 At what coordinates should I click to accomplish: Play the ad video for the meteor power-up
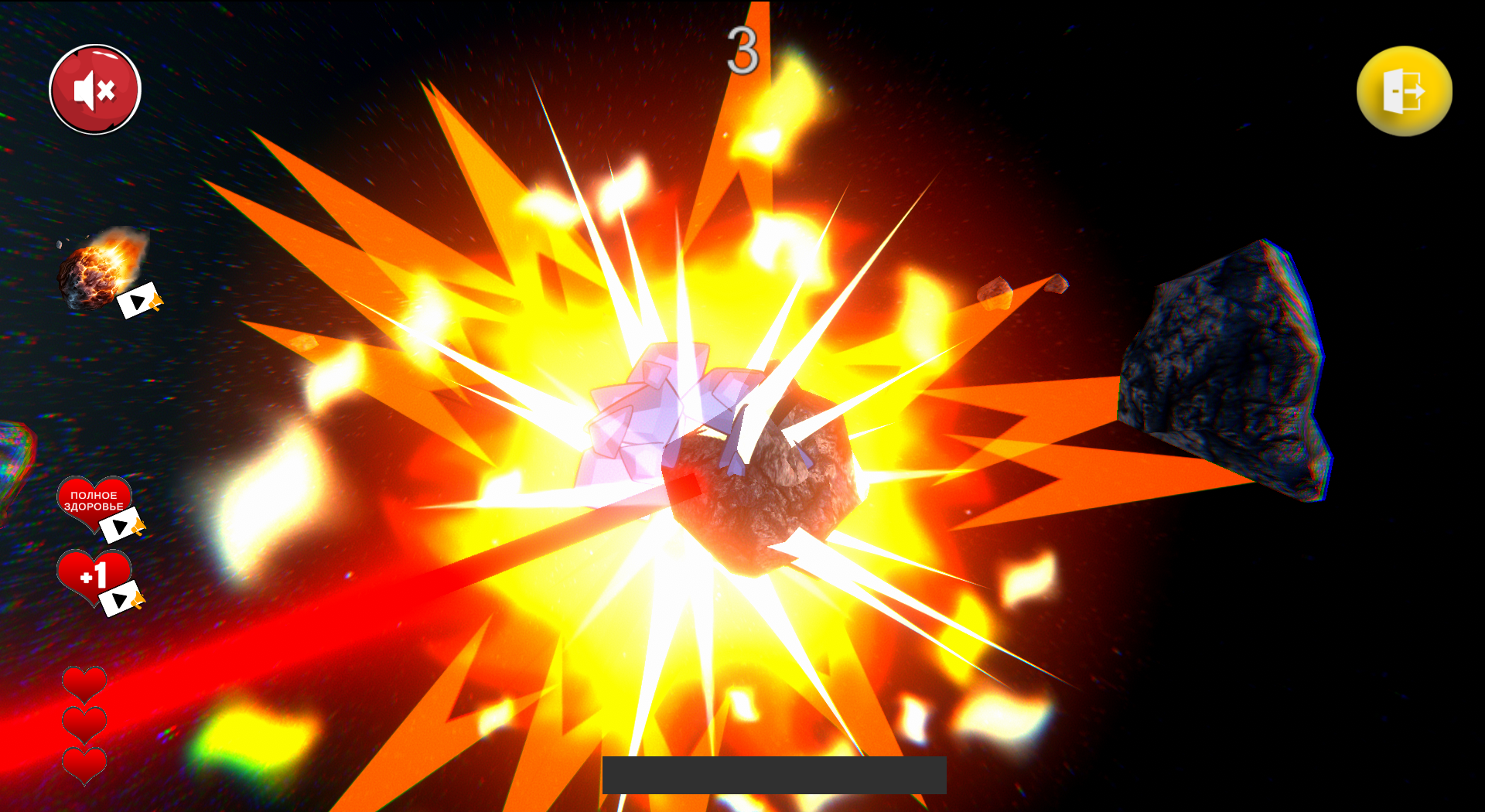(x=139, y=302)
